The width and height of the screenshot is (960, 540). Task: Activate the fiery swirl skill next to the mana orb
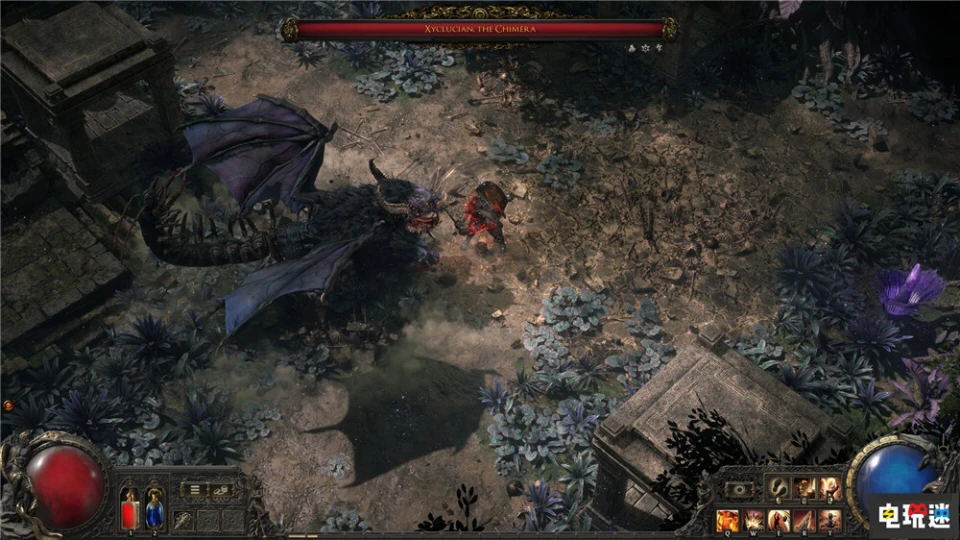point(830,488)
